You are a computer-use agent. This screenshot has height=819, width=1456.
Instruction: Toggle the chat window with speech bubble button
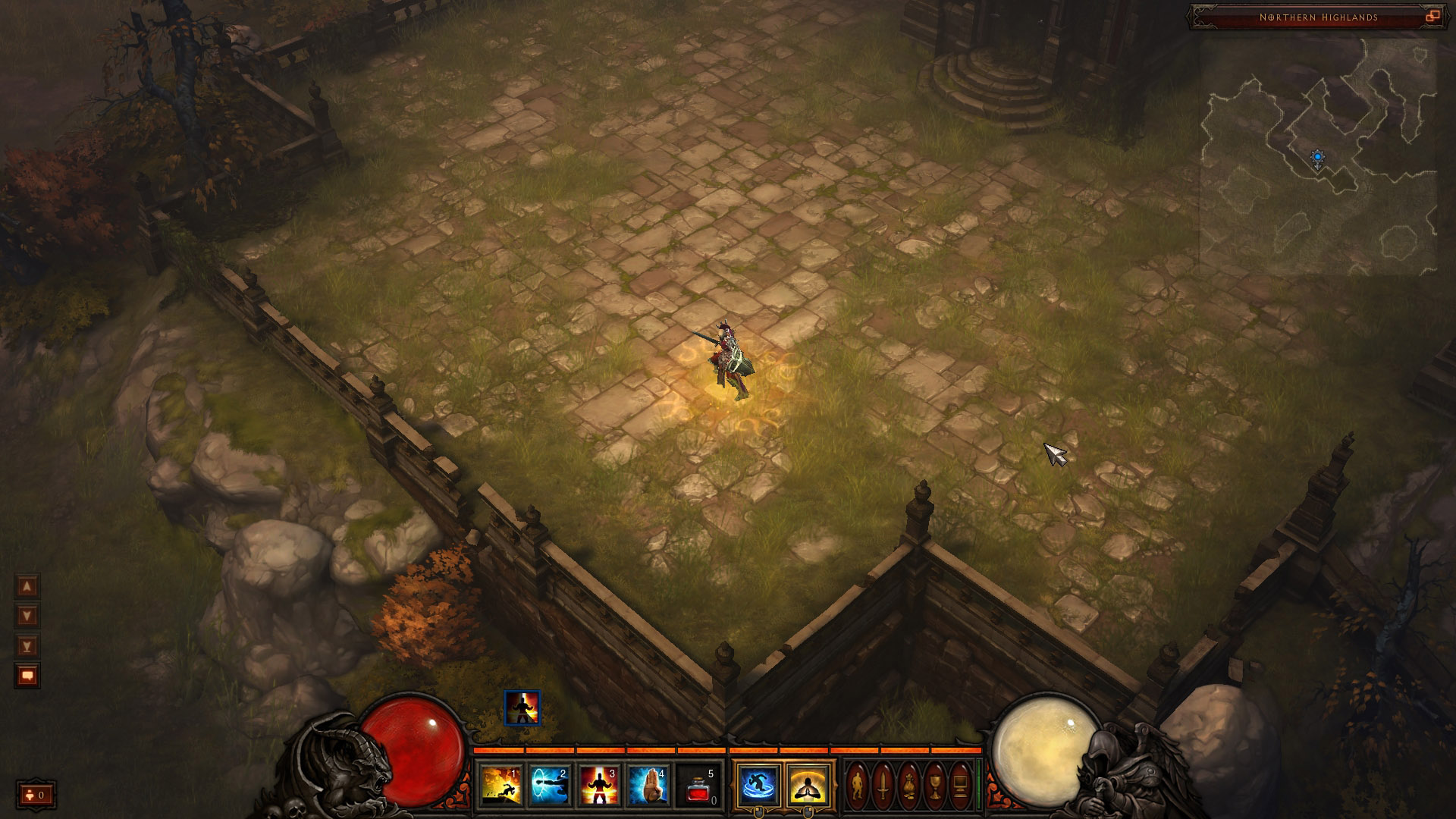27,676
